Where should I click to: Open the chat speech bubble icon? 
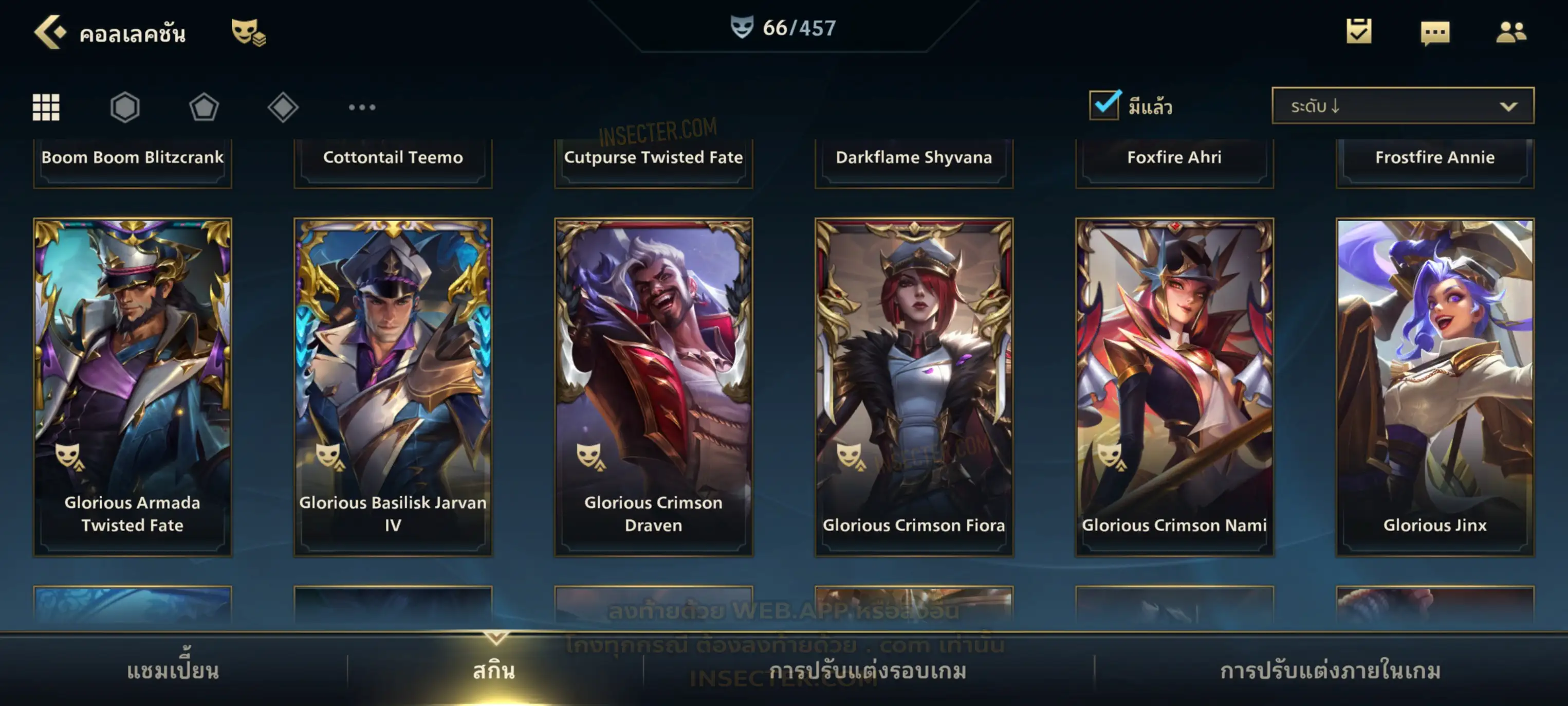click(x=1435, y=32)
